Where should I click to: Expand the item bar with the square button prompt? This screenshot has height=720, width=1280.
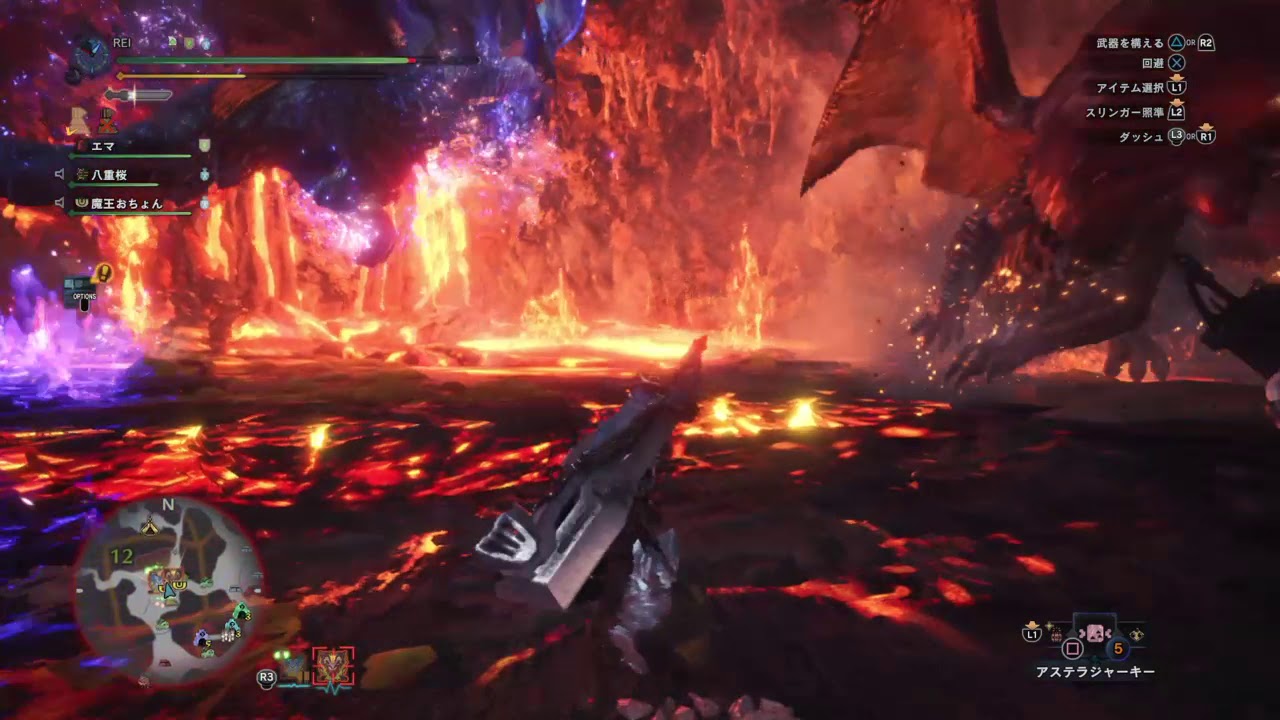click(x=1073, y=647)
